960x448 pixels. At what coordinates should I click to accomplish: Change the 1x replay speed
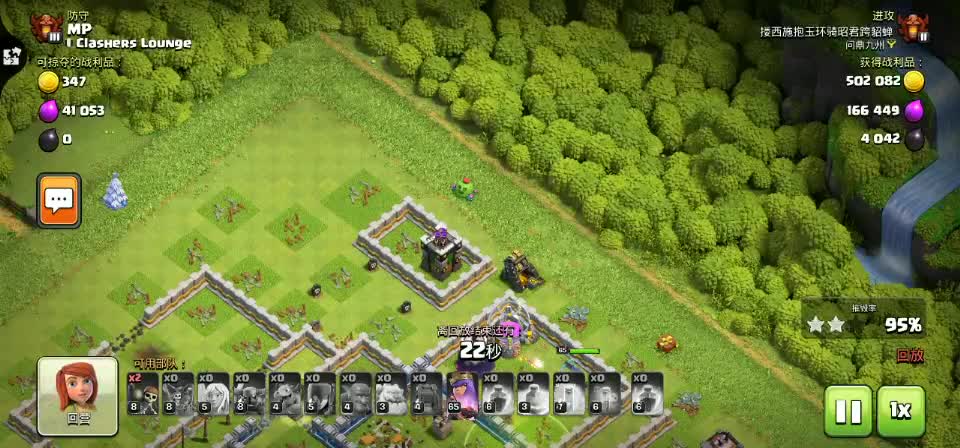900,411
